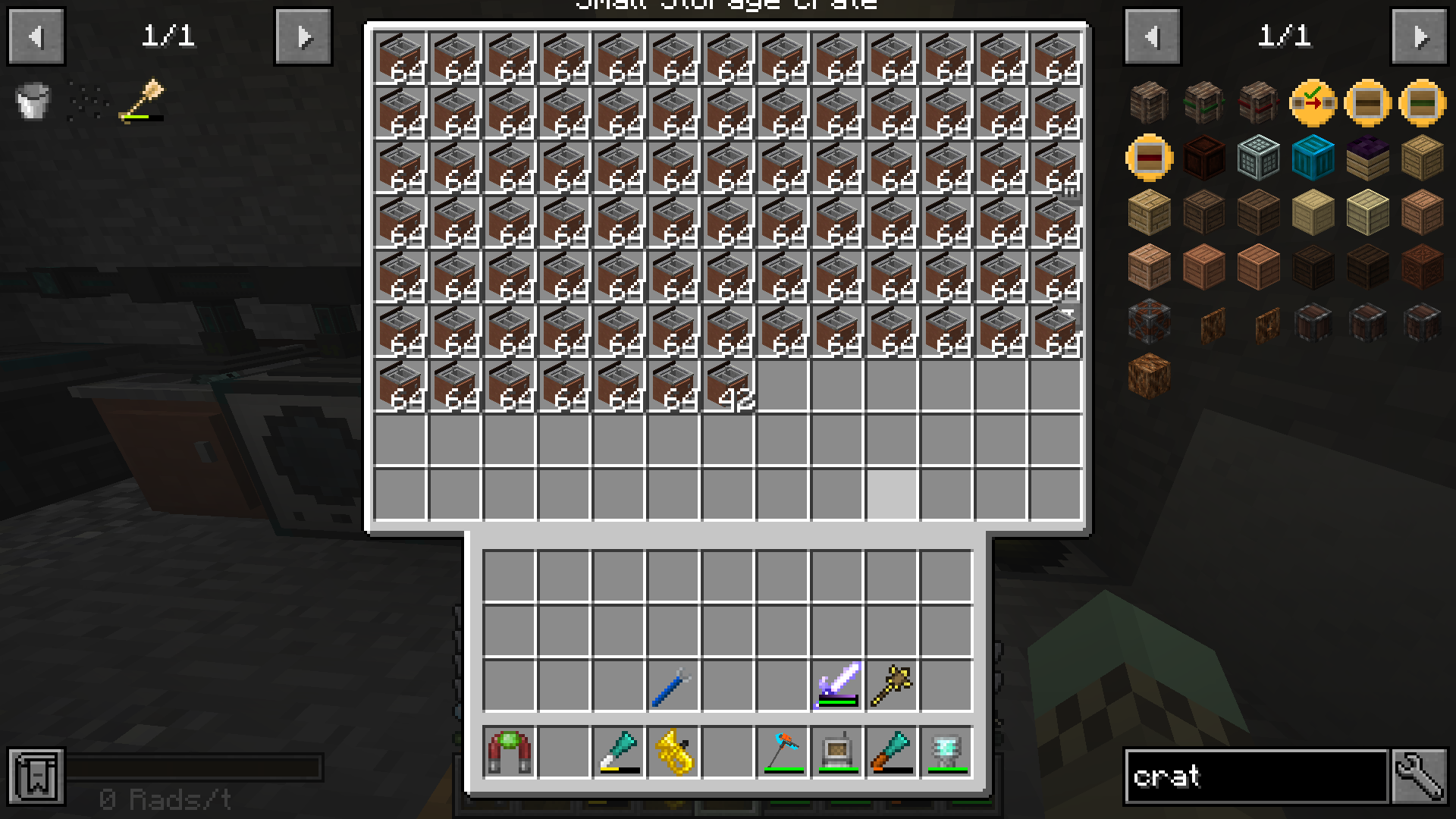Choose the bookmarked tan staff with durability bar
The height and width of the screenshot is (819, 1456).
[143, 102]
